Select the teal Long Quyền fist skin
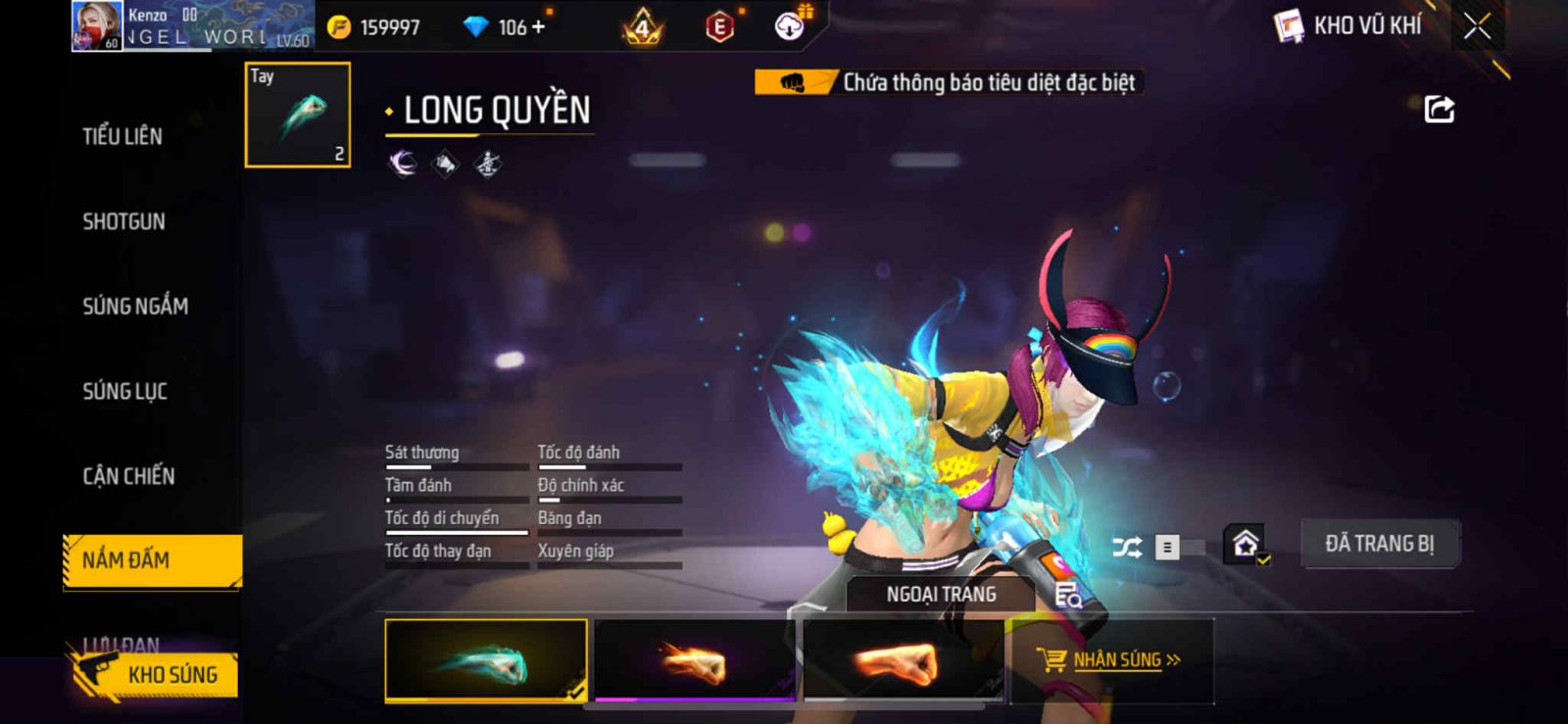The height and width of the screenshot is (724, 1568). (486, 660)
